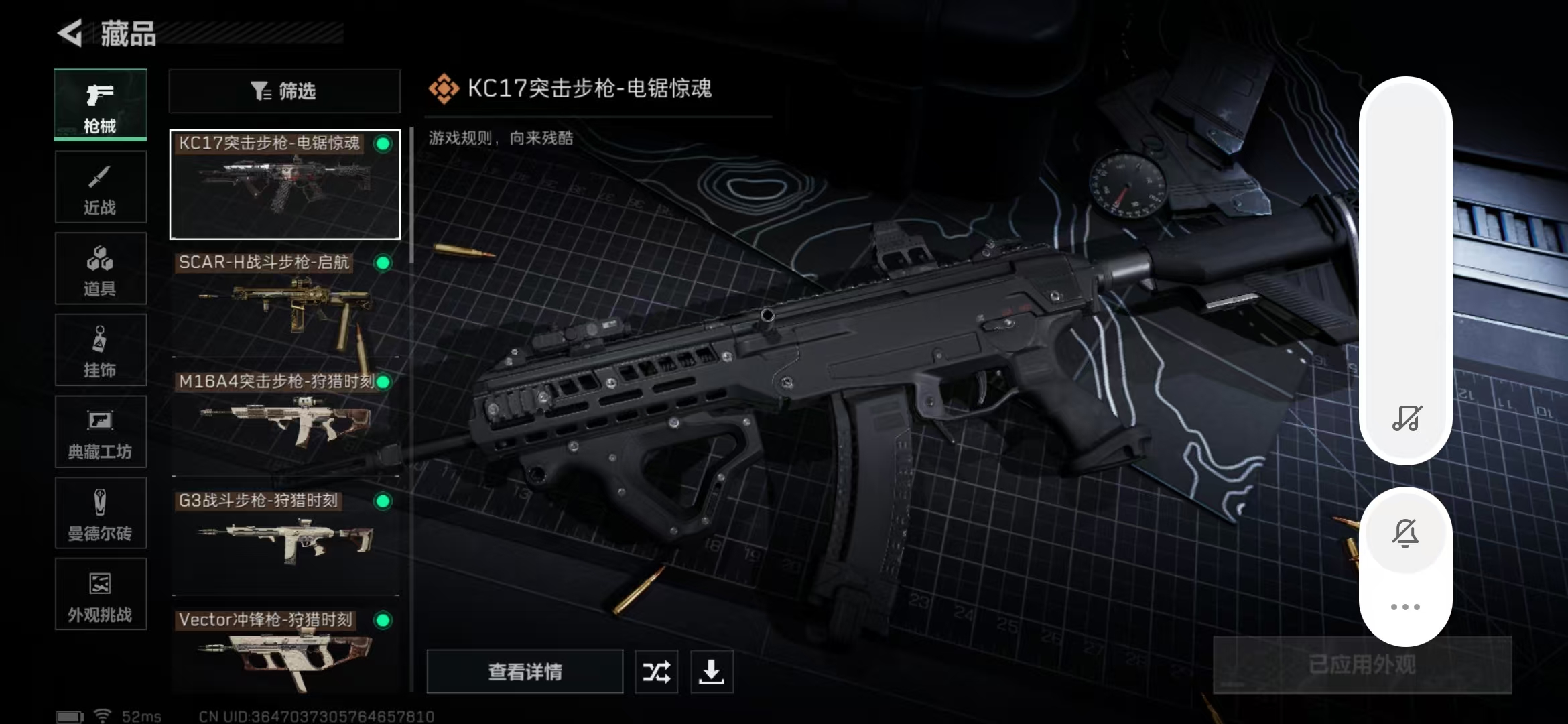Viewport: 1568px width, 724px height.
Task: Open the 外观挑战 appearance challenges tab
Action: click(101, 595)
